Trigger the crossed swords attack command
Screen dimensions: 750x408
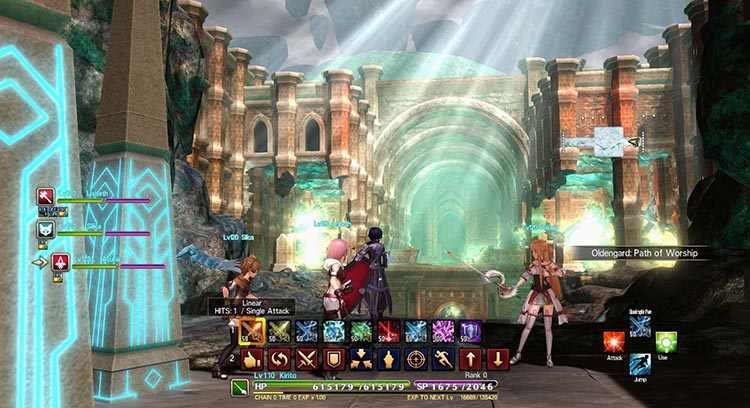click(307, 359)
